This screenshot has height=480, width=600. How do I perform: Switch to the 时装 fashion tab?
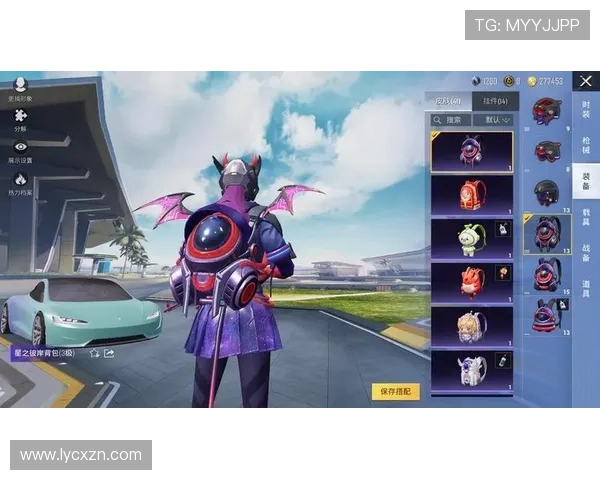pos(586,108)
